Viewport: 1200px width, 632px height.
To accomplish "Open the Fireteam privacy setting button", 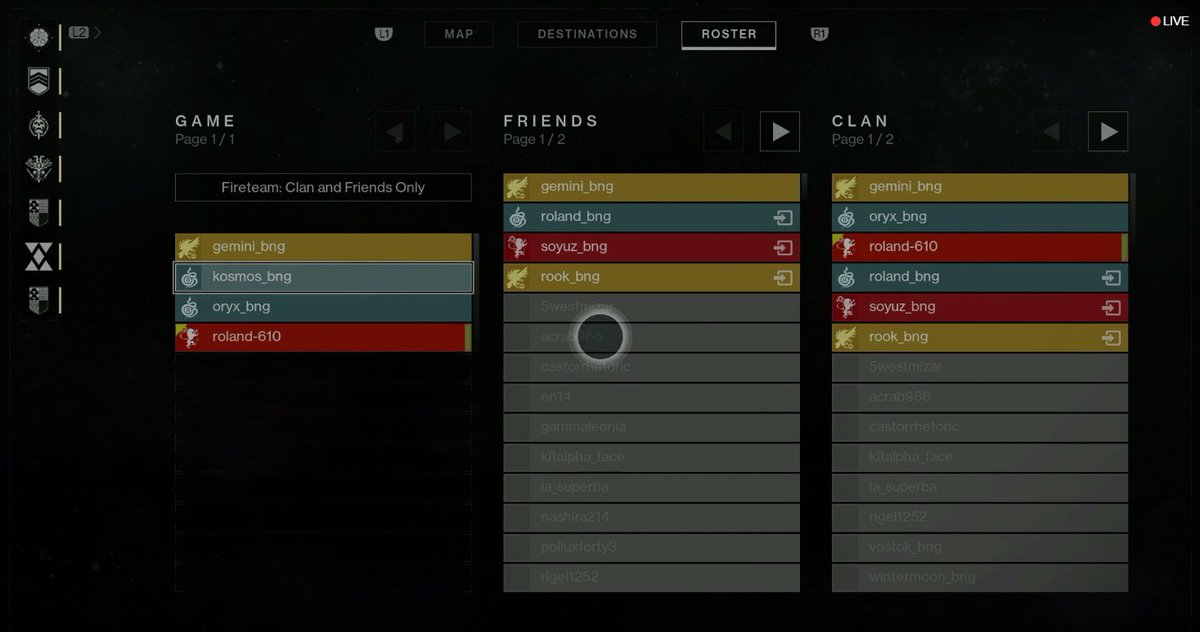I will click(x=323, y=187).
